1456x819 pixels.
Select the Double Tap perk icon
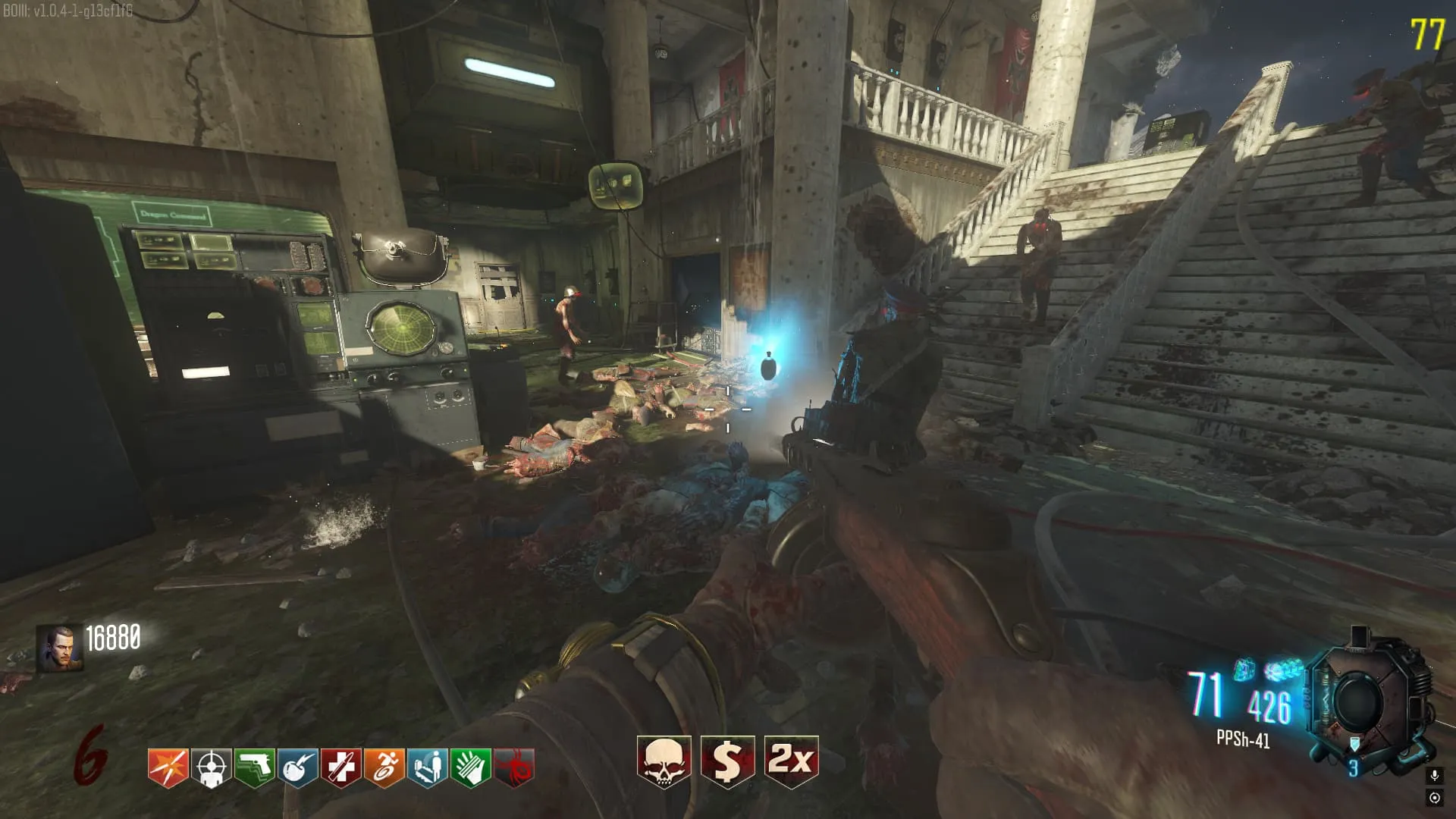168,768
